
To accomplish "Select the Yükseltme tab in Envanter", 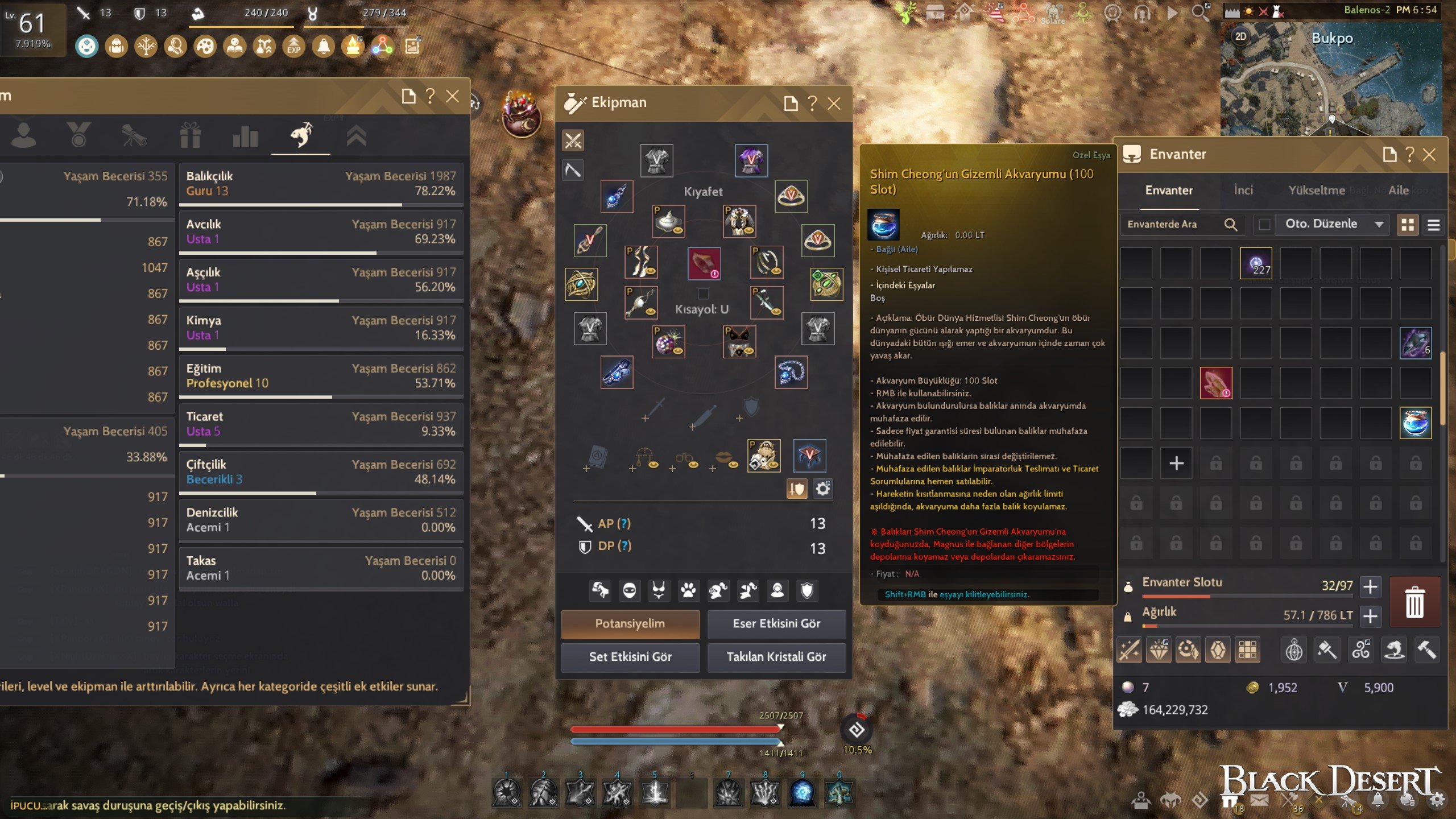I will (x=1318, y=191).
